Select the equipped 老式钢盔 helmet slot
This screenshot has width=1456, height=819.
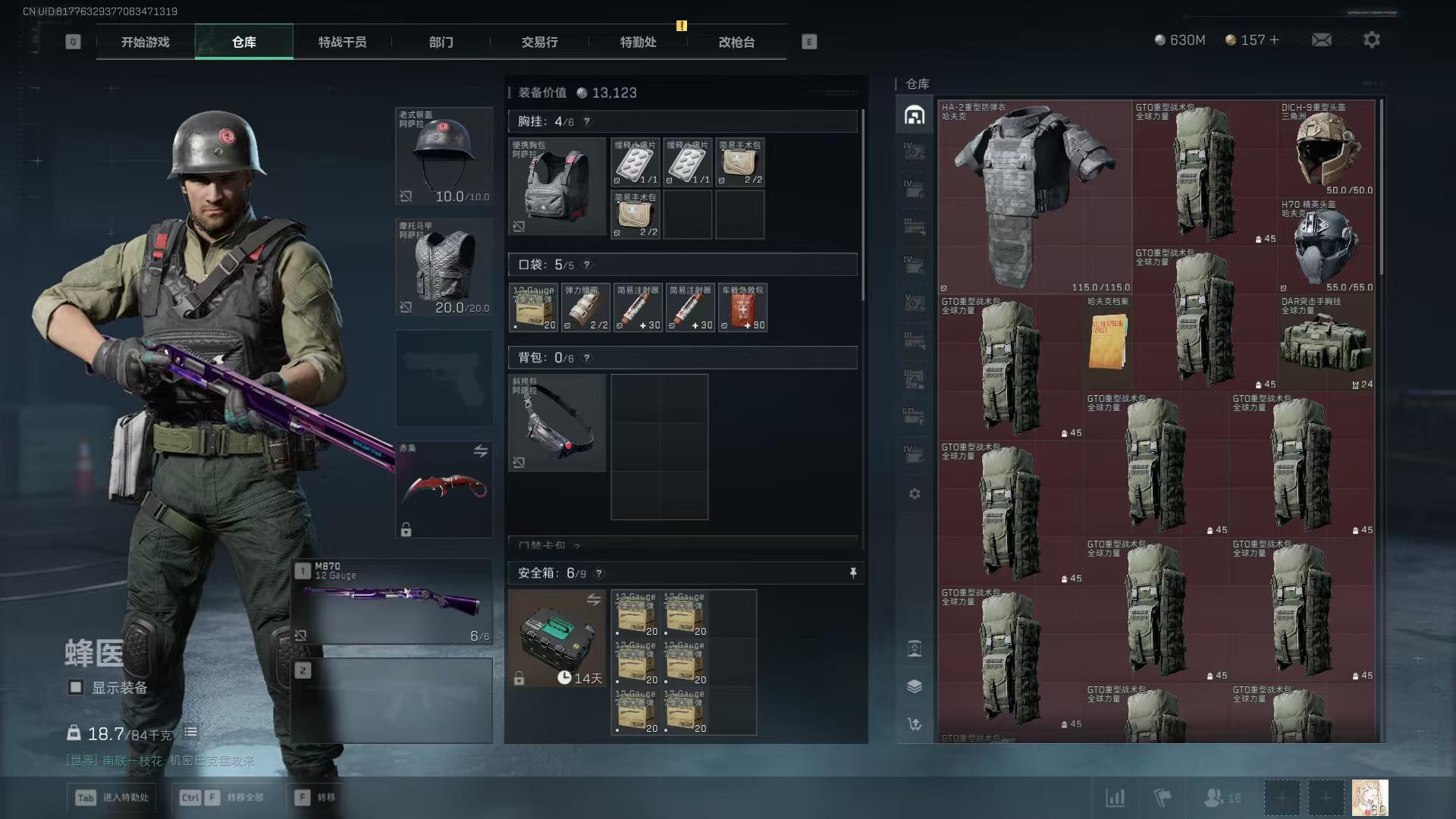444,156
